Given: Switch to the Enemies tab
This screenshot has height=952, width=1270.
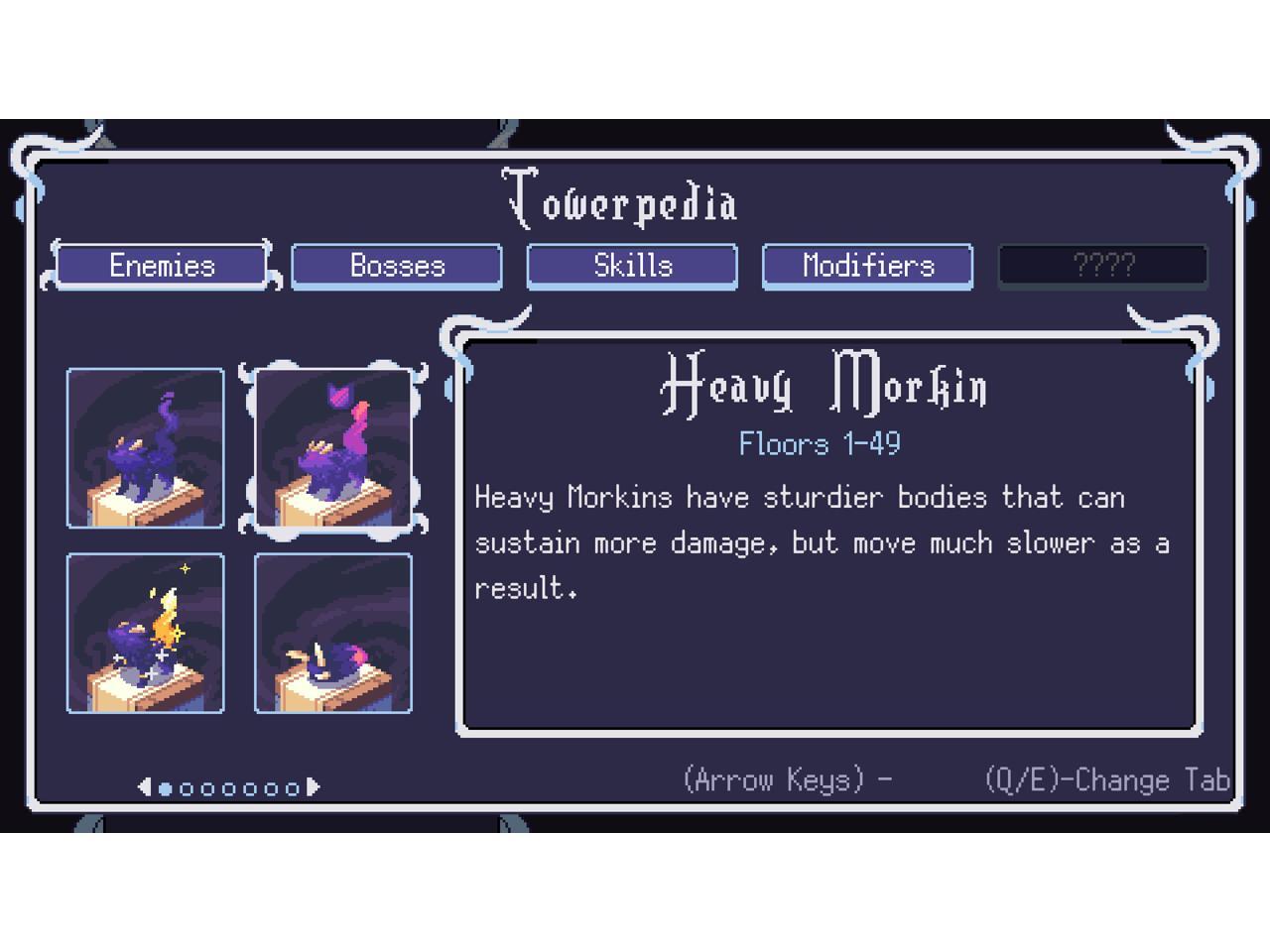Looking at the screenshot, I should 161,266.
